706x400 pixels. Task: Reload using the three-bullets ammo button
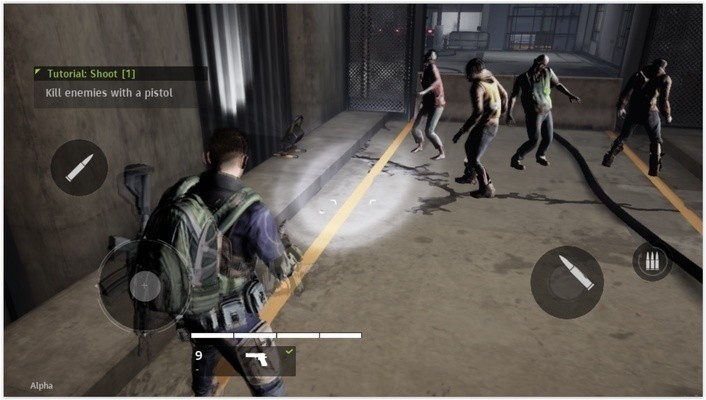tap(652, 261)
